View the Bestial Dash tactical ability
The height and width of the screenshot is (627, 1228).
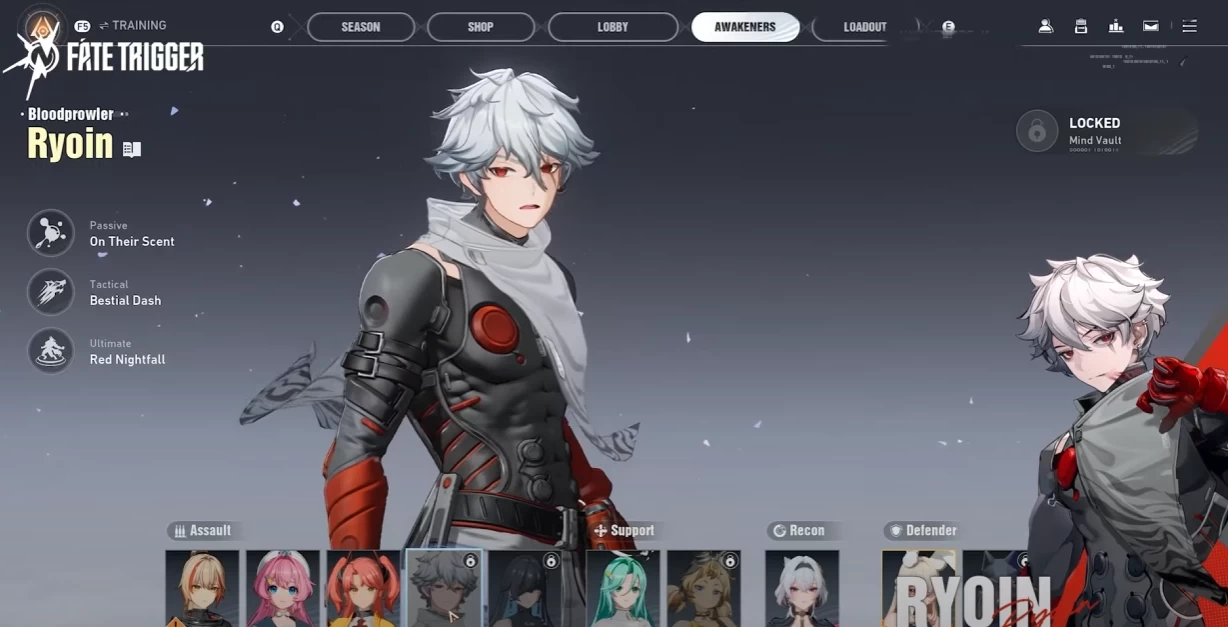[51, 293]
